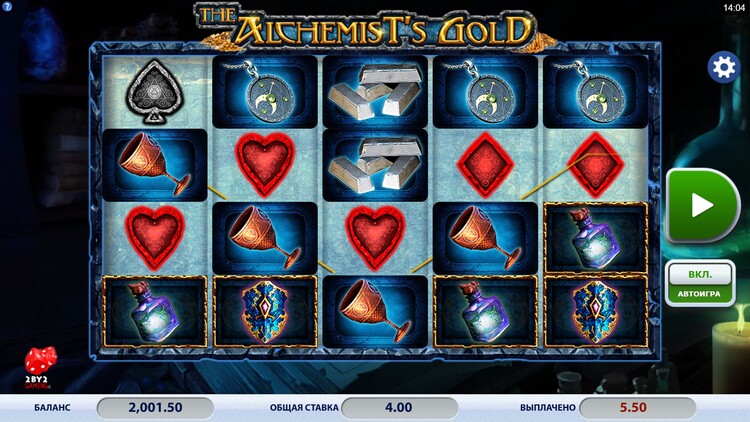Open settings via the blue gear icon
The width and height of the screenshot is (750, 422).
[x=722, y=67]
